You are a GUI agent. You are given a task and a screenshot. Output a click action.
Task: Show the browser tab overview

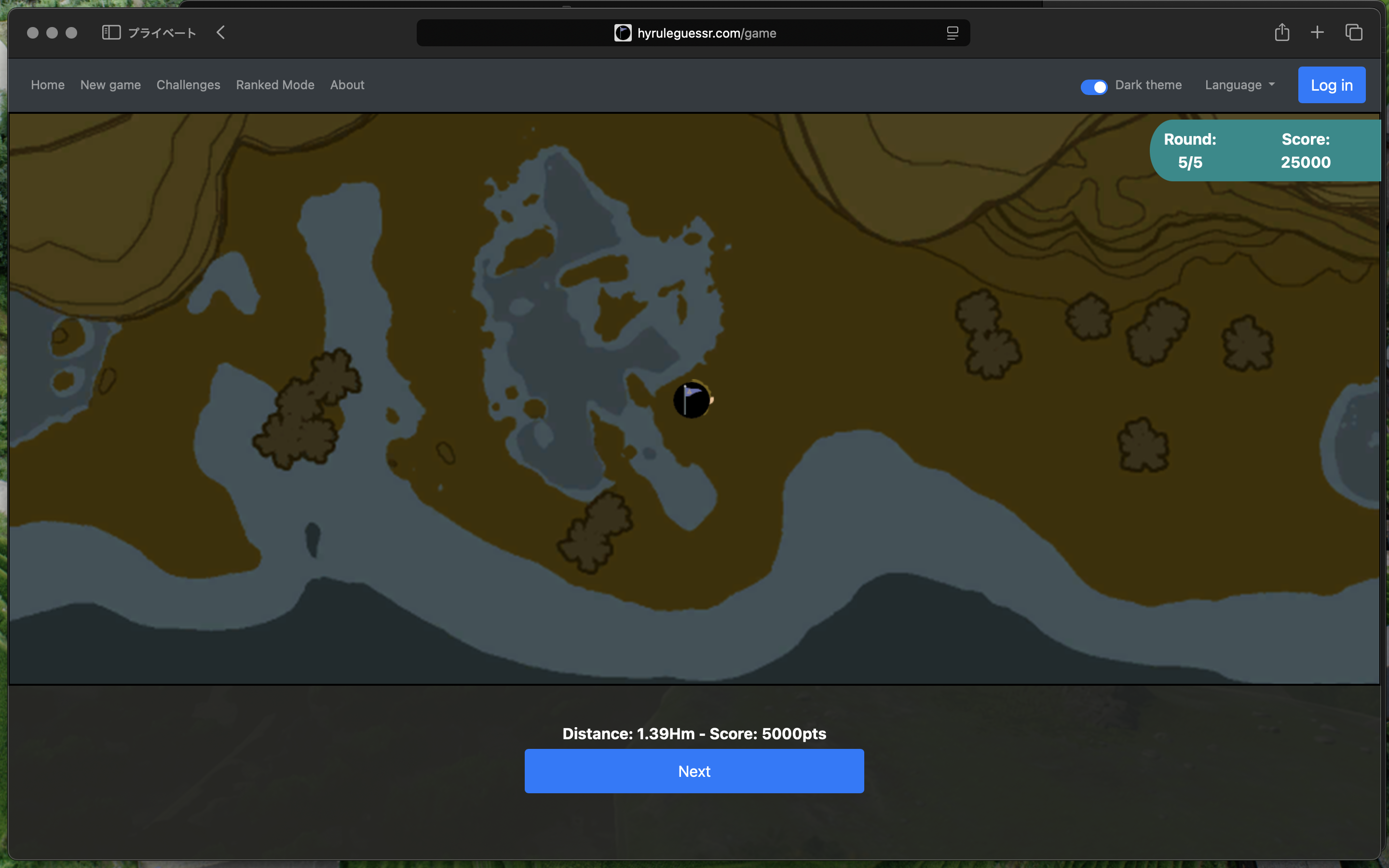point(1353,33)
